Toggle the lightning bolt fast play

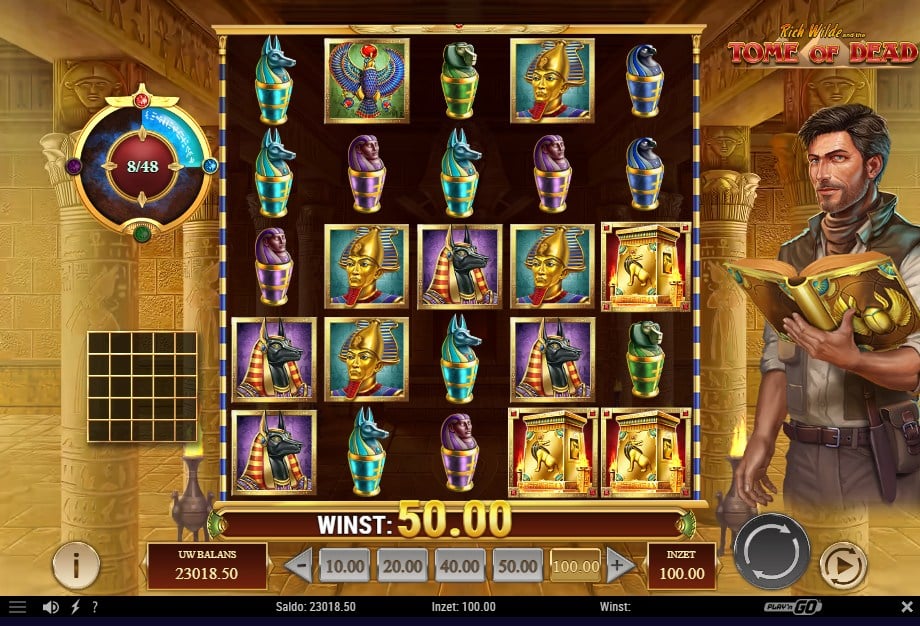[x=76, y=607]
